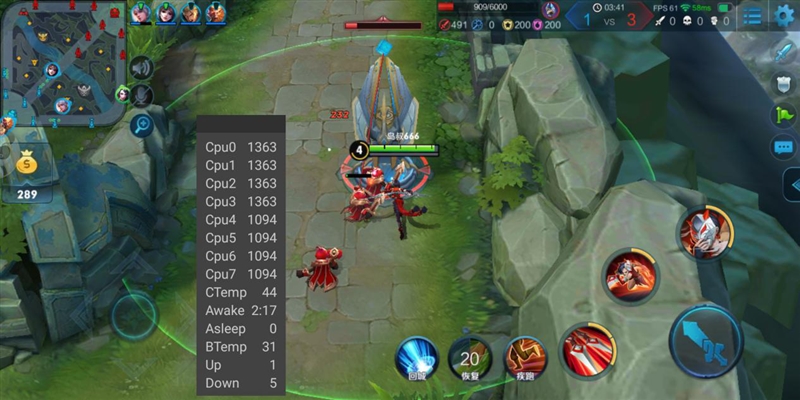Tap the shield retreat signal
This screenshot has height=400, width=800.
pos(783,83)
